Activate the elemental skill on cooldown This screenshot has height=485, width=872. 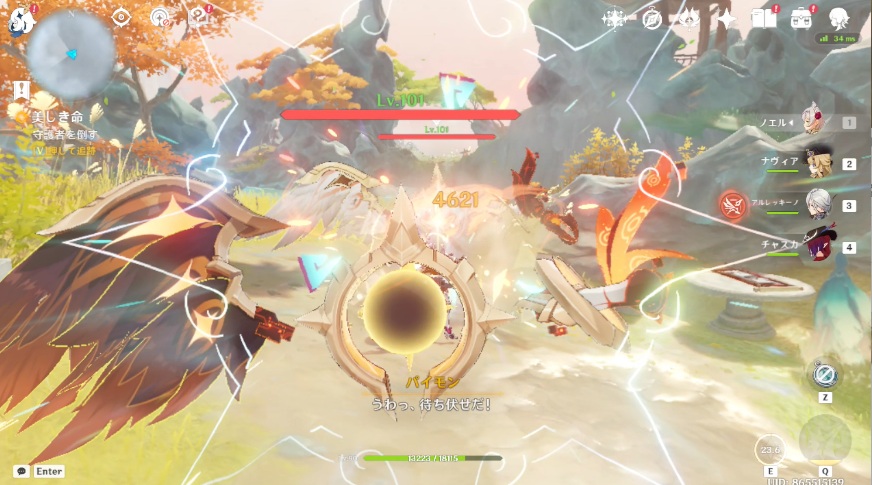coord(770,449)
